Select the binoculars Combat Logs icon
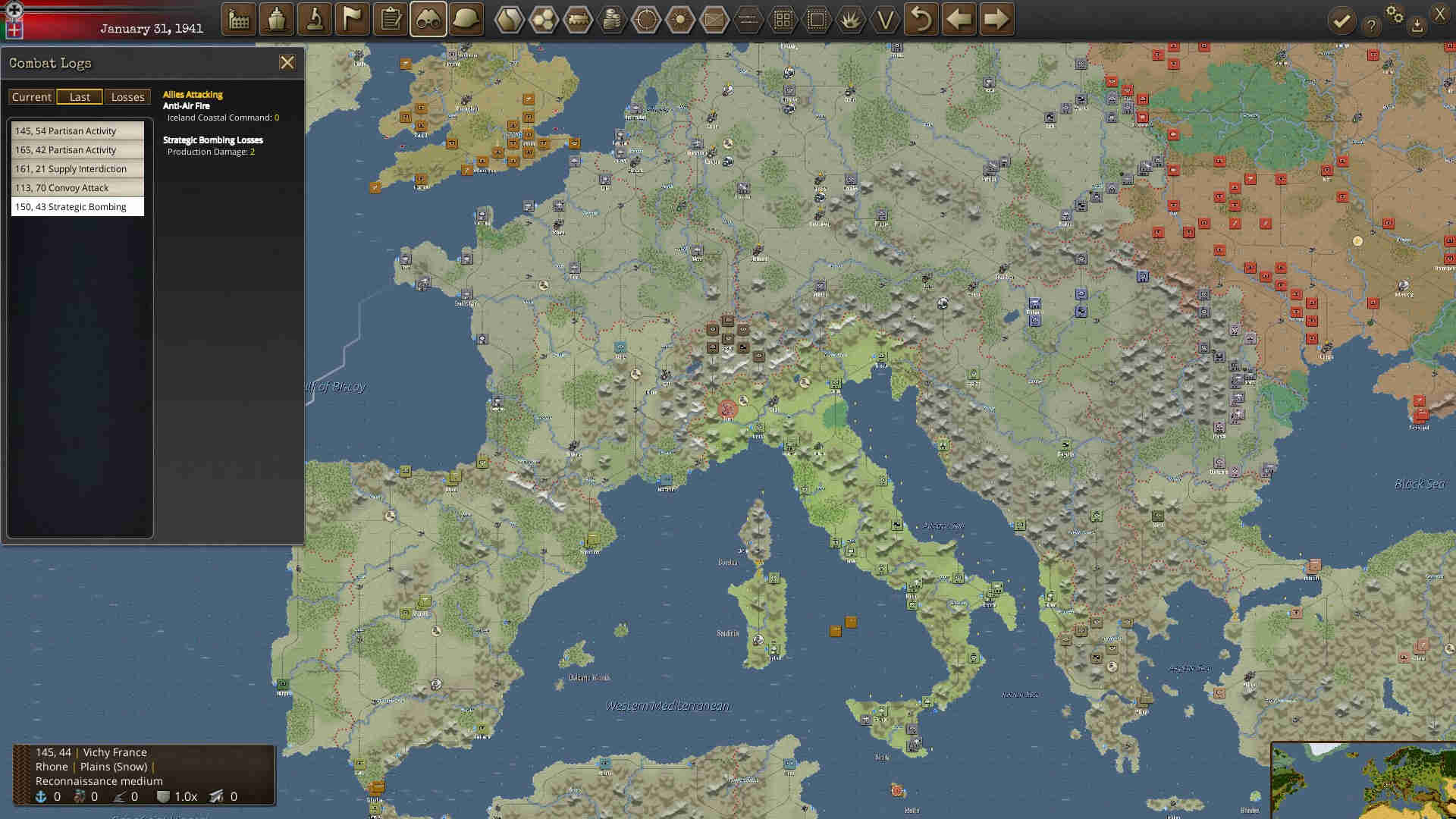The height and width of the screenshot is (819, 1456). pyautogui.click(x=427, y=19)
